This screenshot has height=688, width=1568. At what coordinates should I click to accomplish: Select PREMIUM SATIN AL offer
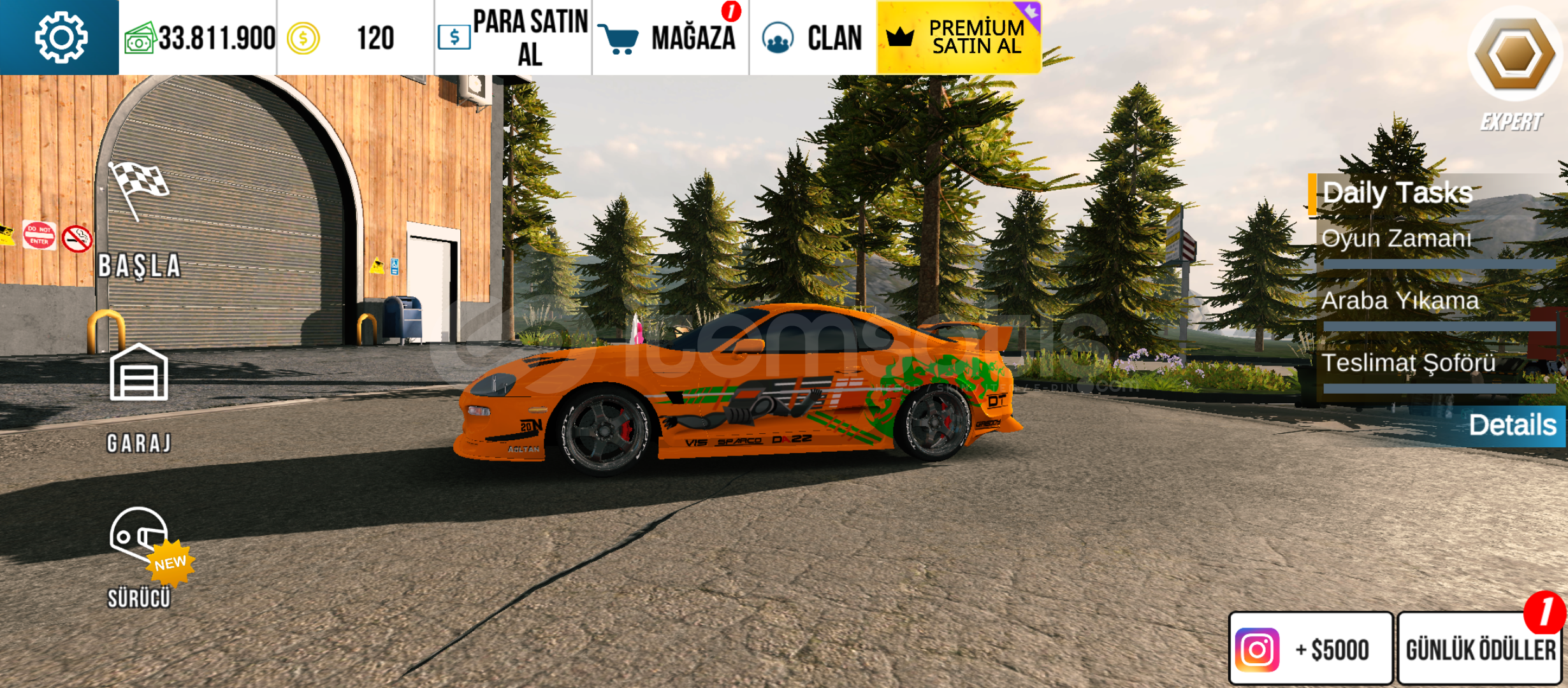click(x=959, y=37)
